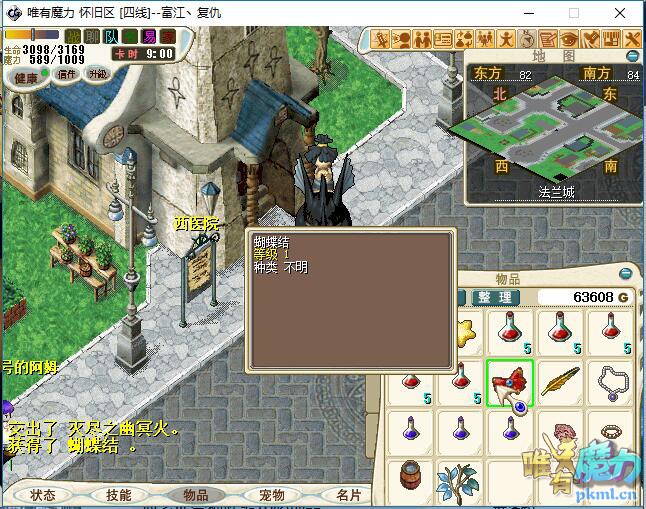
Task: Open the 状态 status tab
Action: [x=43, y=495]
